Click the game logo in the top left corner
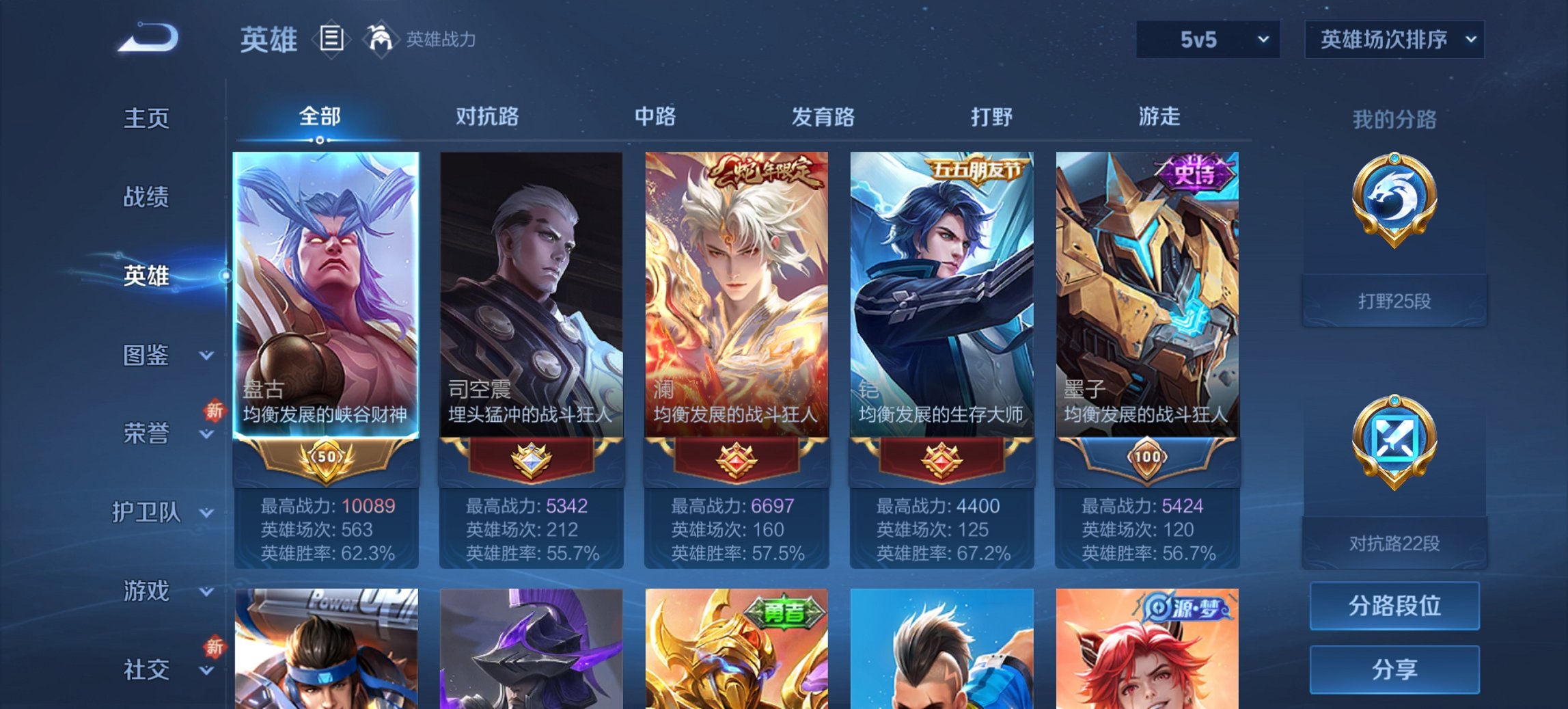 point(147,38)
